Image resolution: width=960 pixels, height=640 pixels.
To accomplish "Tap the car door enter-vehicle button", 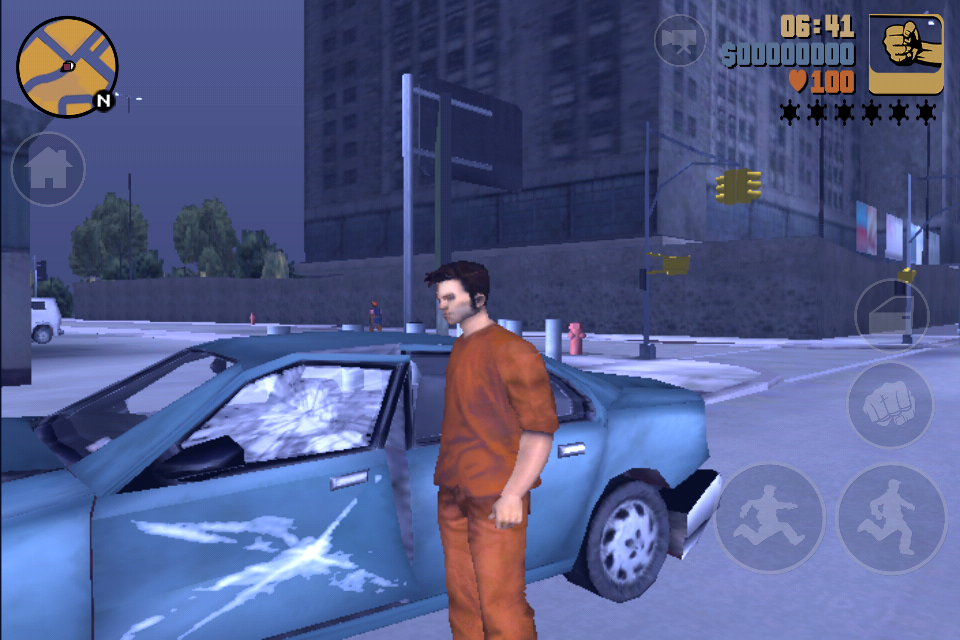I will pyautogui.click(x=891, y=316).
